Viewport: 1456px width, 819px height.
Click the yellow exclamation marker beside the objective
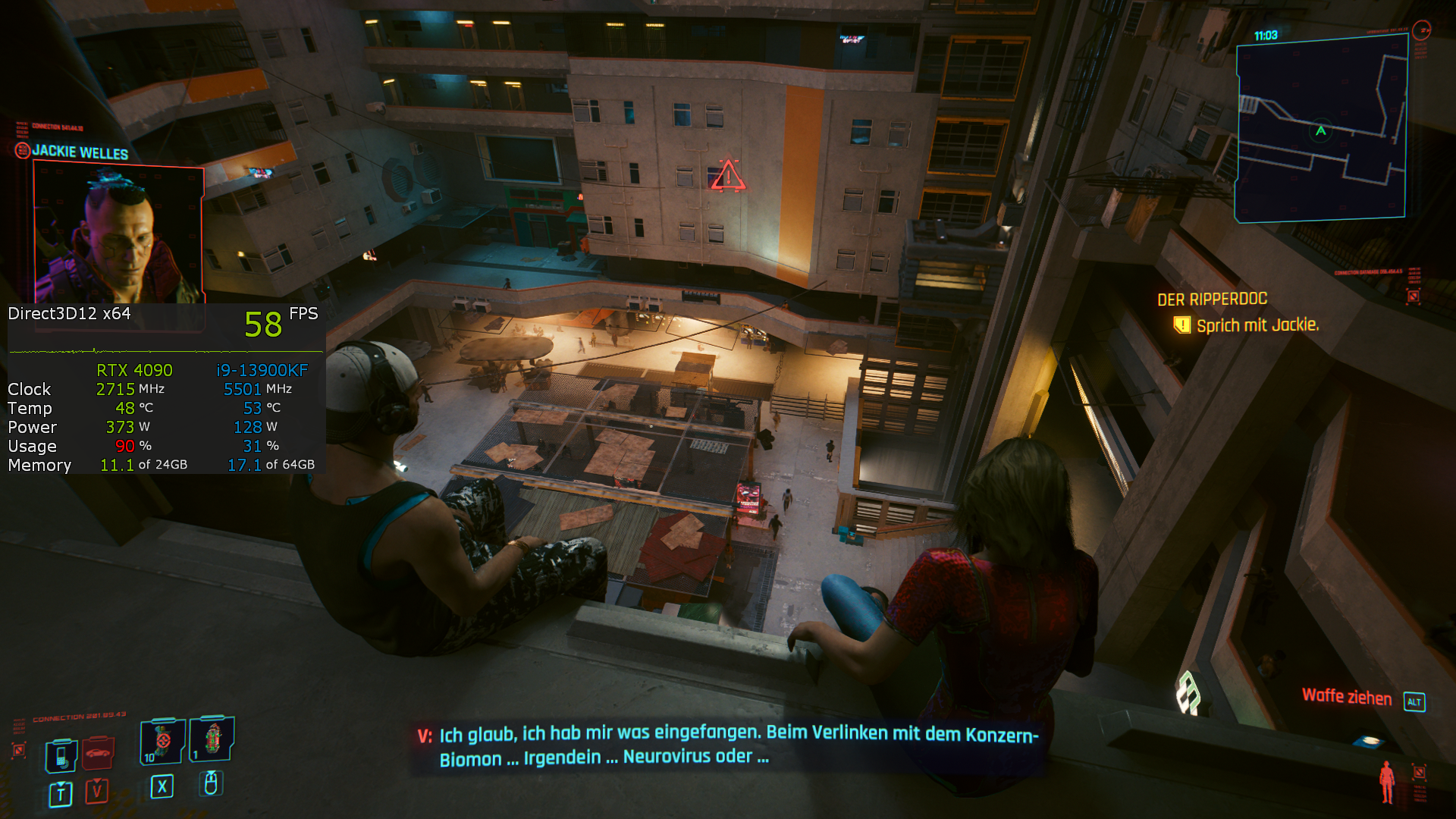pos(1181,325)
